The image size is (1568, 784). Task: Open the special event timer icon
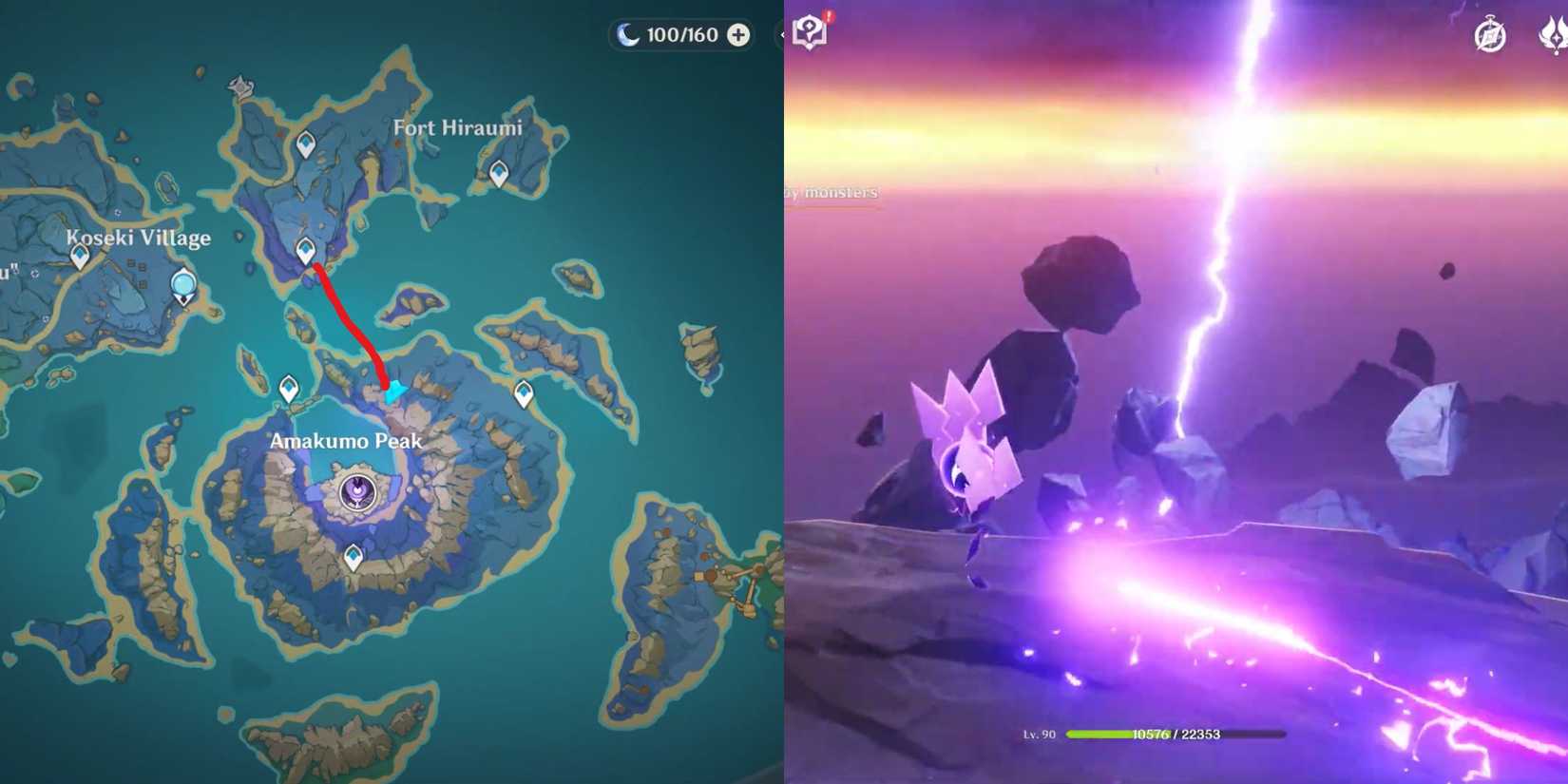tap(1488, 34)
